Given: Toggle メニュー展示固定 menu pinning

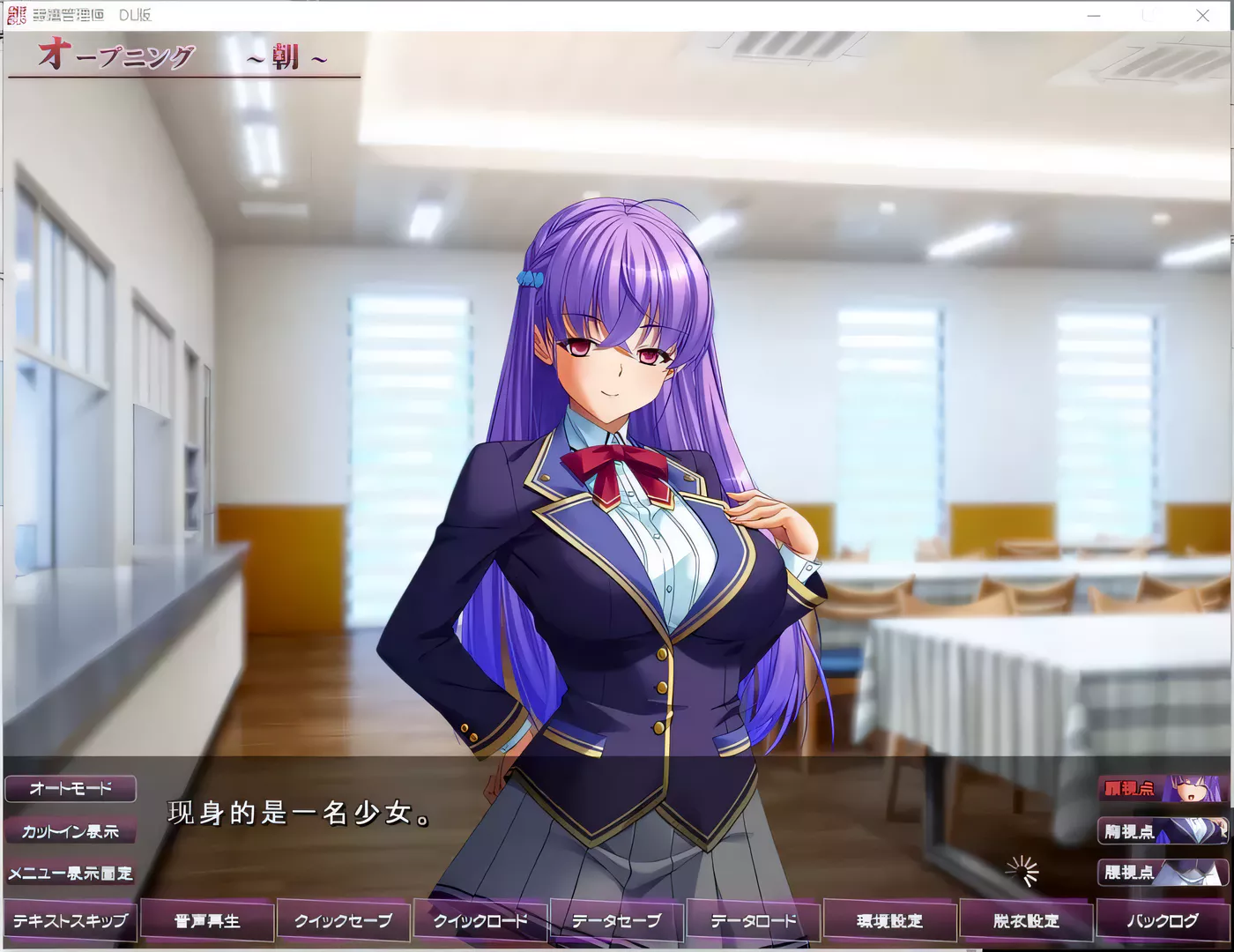Looking at the screenshot, I should [71, 874].
